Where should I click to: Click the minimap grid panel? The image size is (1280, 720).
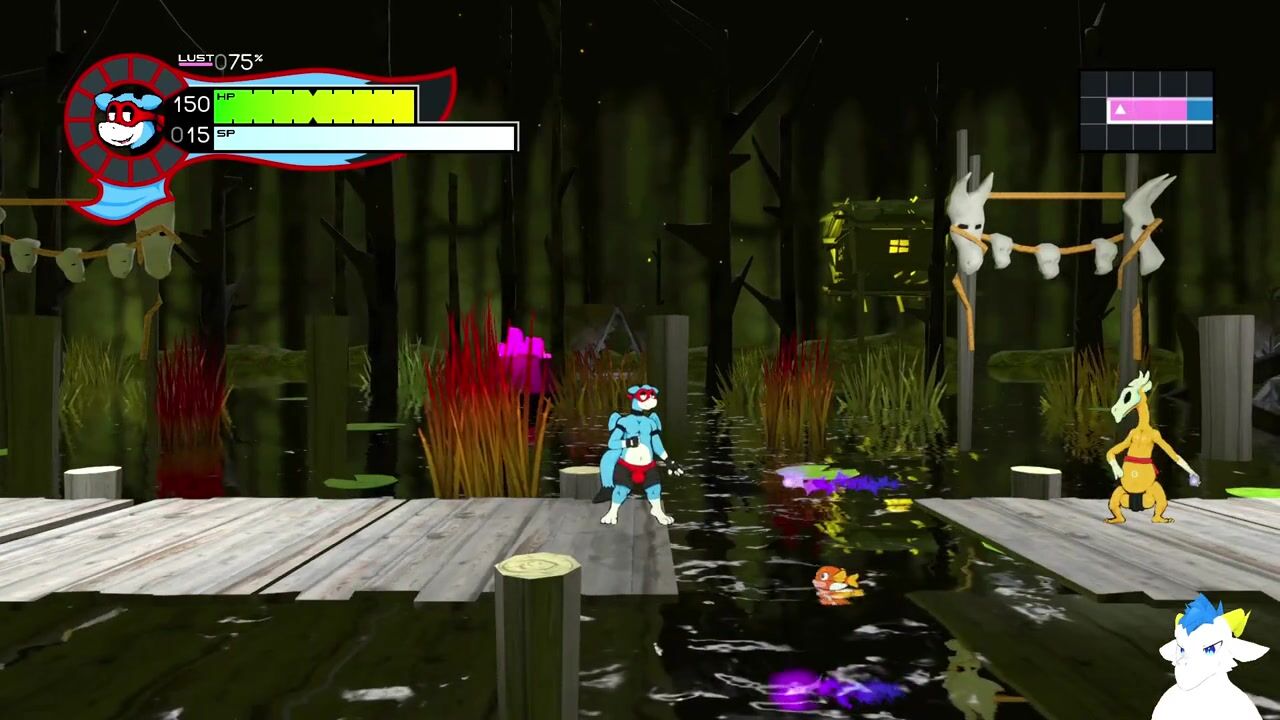[1147, 110]
